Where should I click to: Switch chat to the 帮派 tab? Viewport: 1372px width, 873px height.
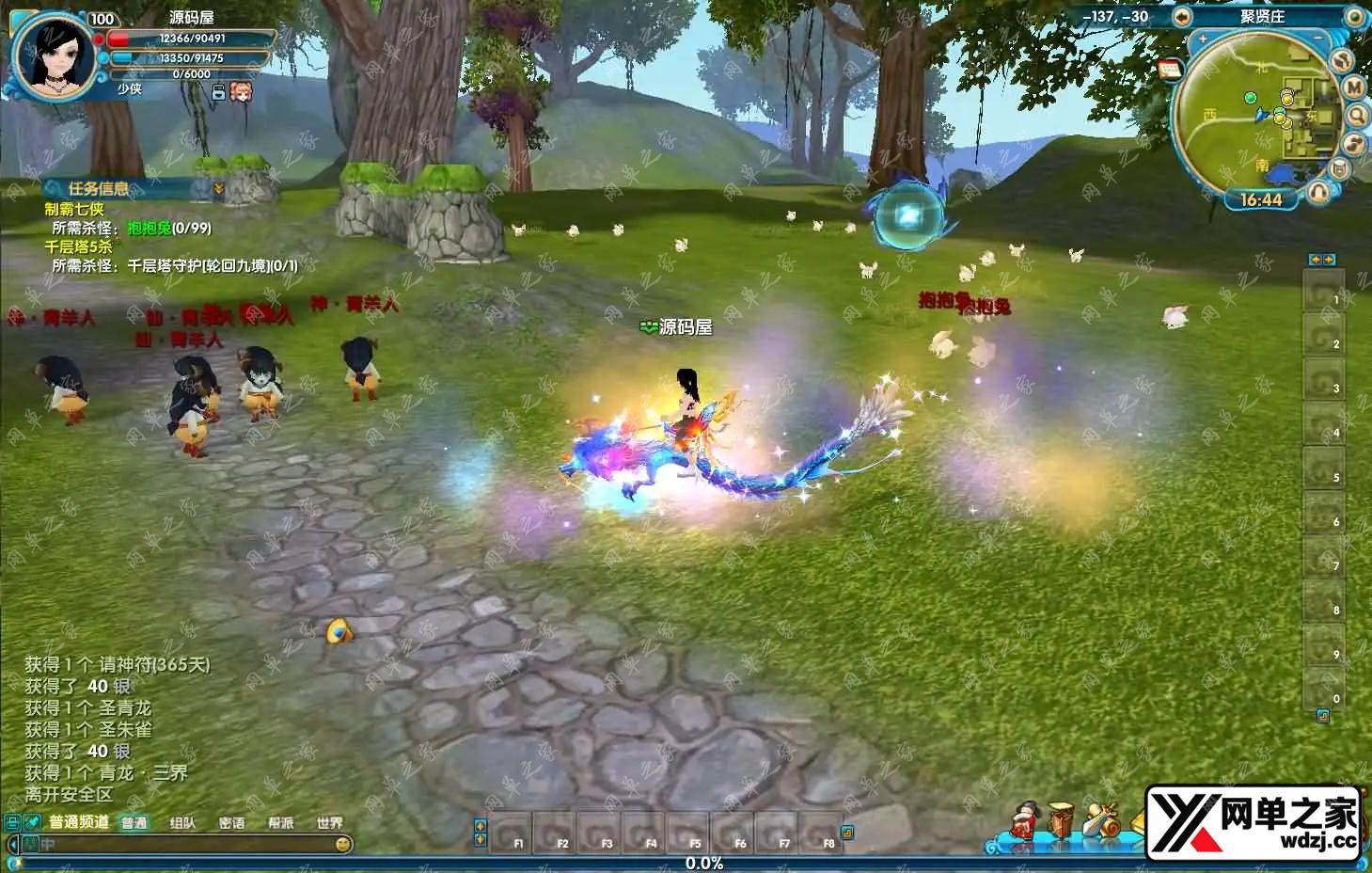pos(280,823)
